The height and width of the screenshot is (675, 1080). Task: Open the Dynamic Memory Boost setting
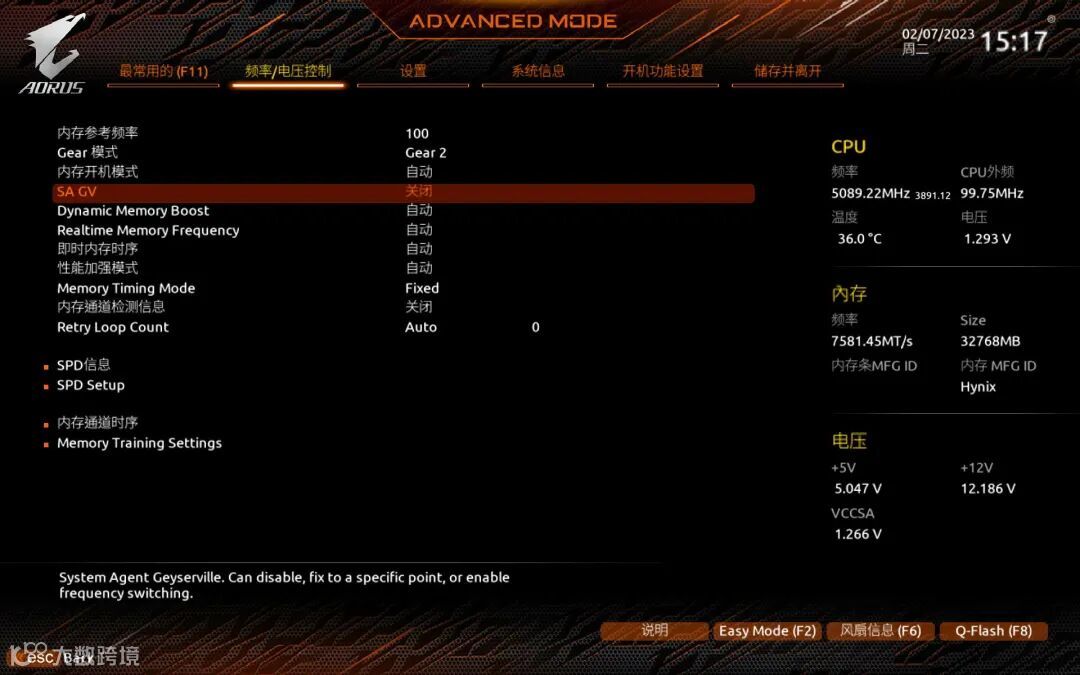tap(133, 211)
